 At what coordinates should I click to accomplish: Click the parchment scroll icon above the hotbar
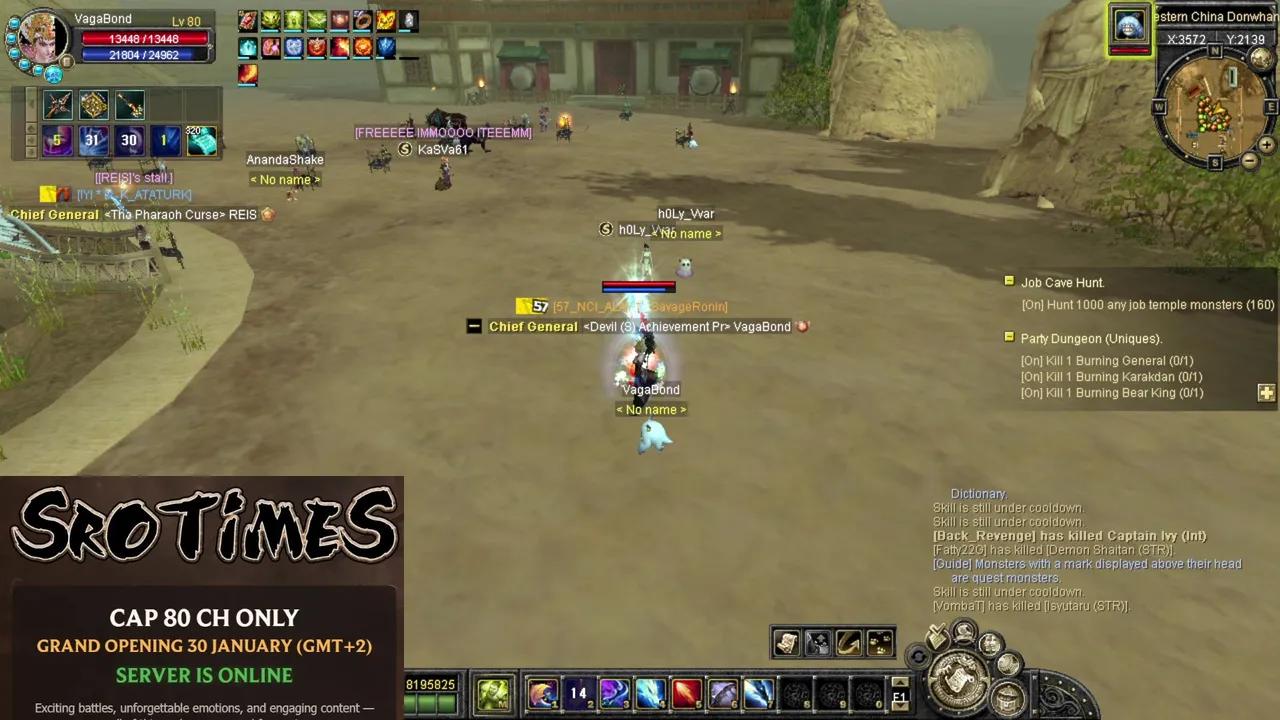pos(786,643)
